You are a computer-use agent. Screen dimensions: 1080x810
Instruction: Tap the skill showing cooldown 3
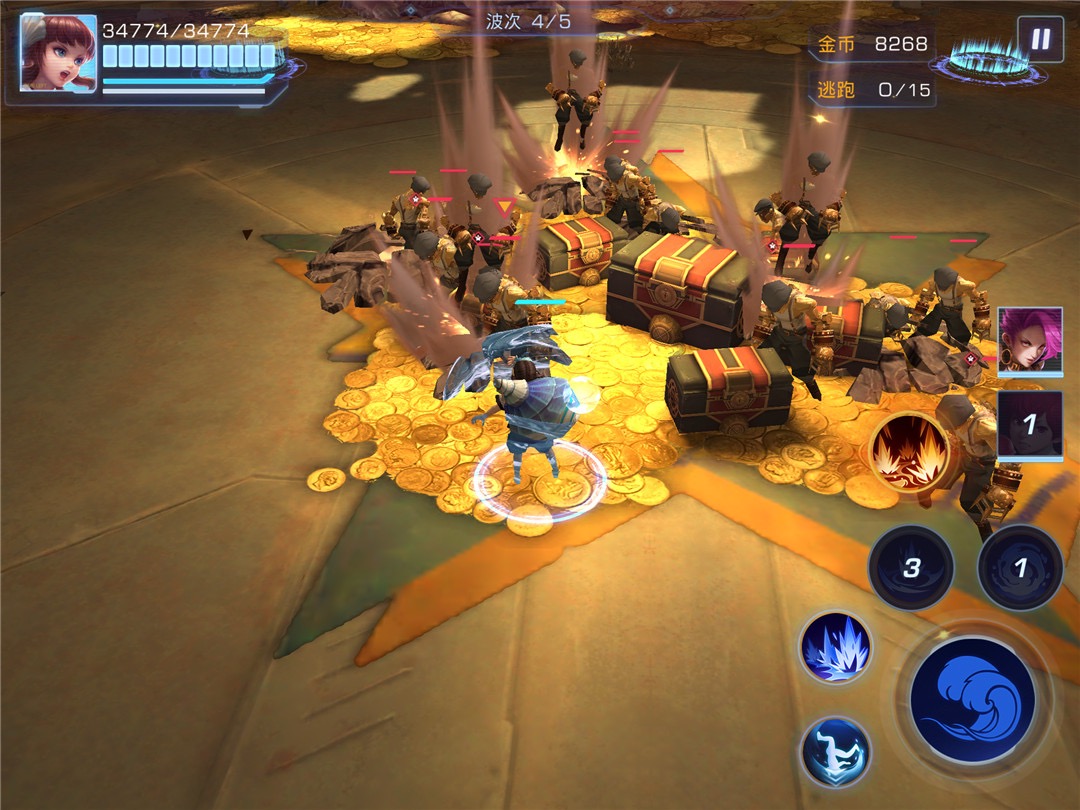[910, 568]
